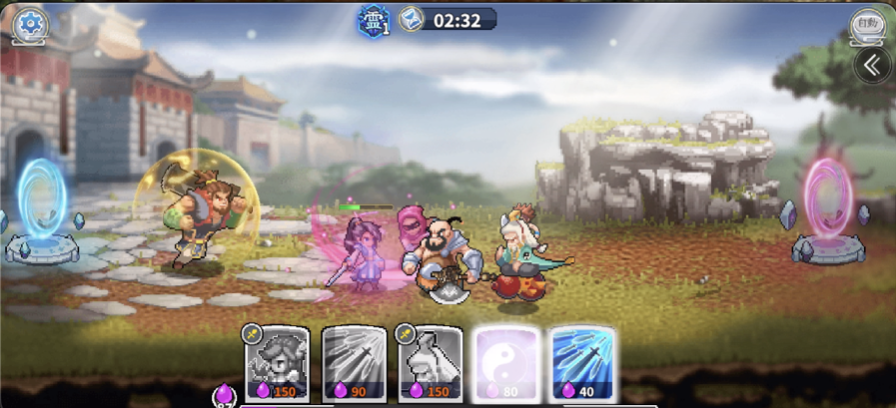
Task: Cast the blue flying swords card costing 40
Action: click(x=582, y=362)
